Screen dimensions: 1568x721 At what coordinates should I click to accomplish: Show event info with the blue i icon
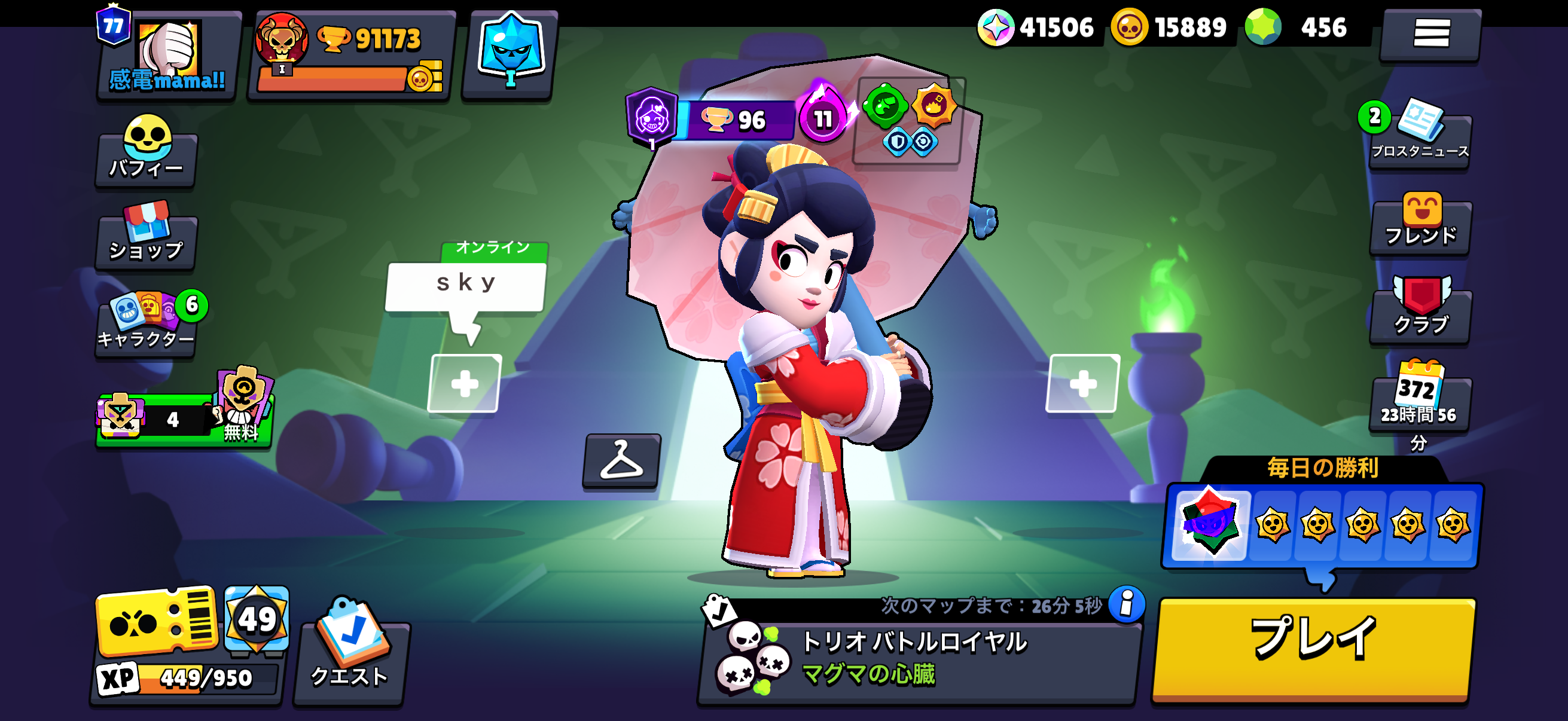click(1127, 604)
